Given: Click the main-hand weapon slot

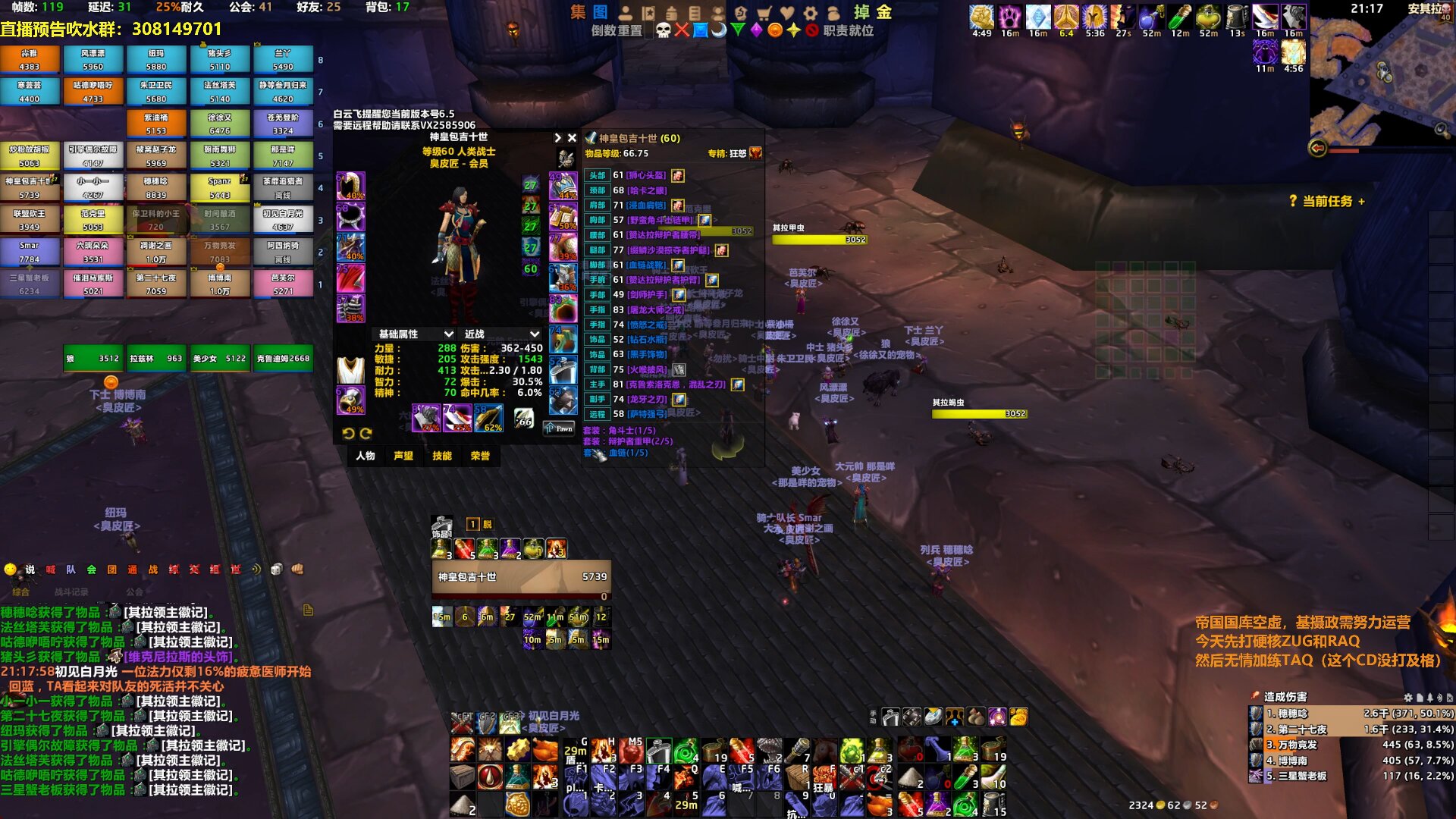Looking at the screenshot, I should coord(426,419).
